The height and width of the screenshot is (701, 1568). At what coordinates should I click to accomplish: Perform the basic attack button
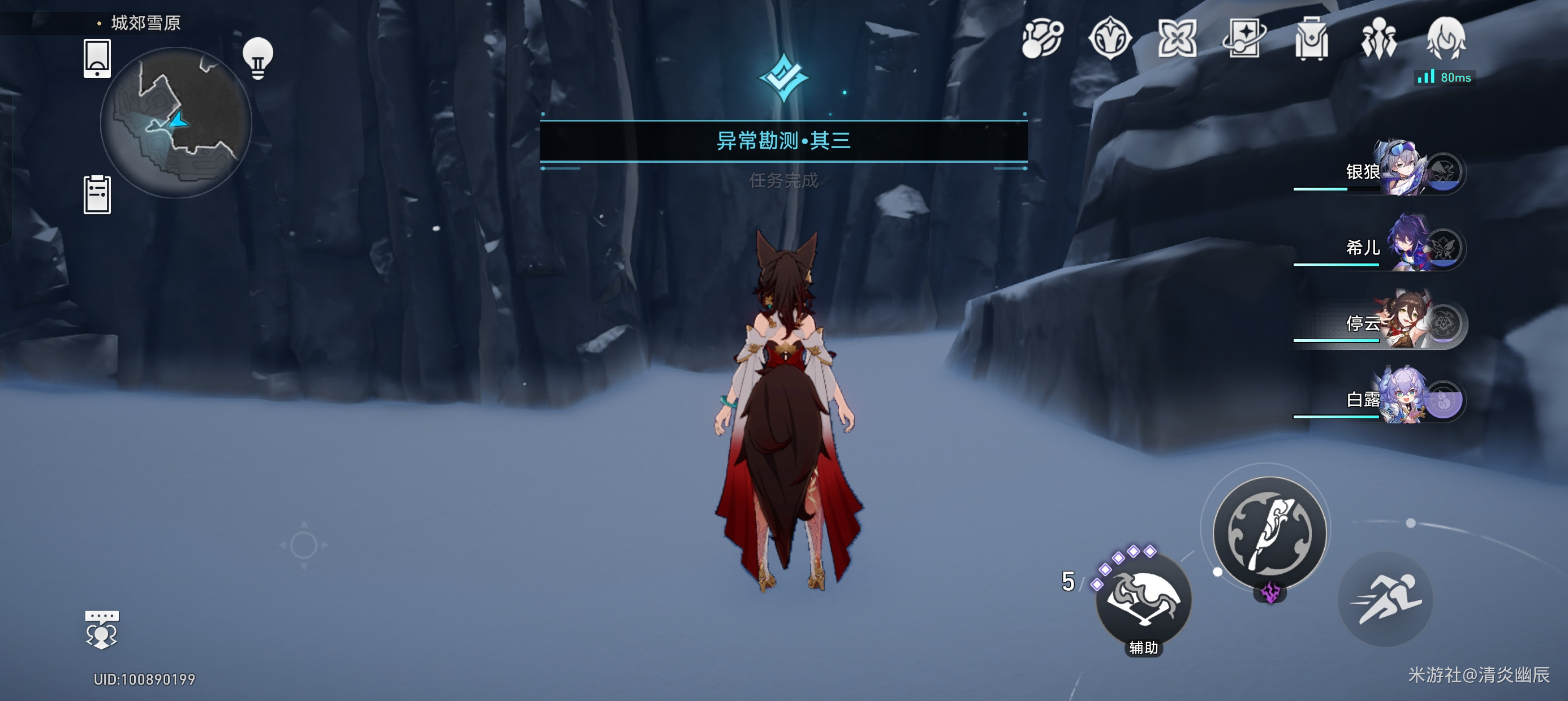click(x=1269, y=533)
